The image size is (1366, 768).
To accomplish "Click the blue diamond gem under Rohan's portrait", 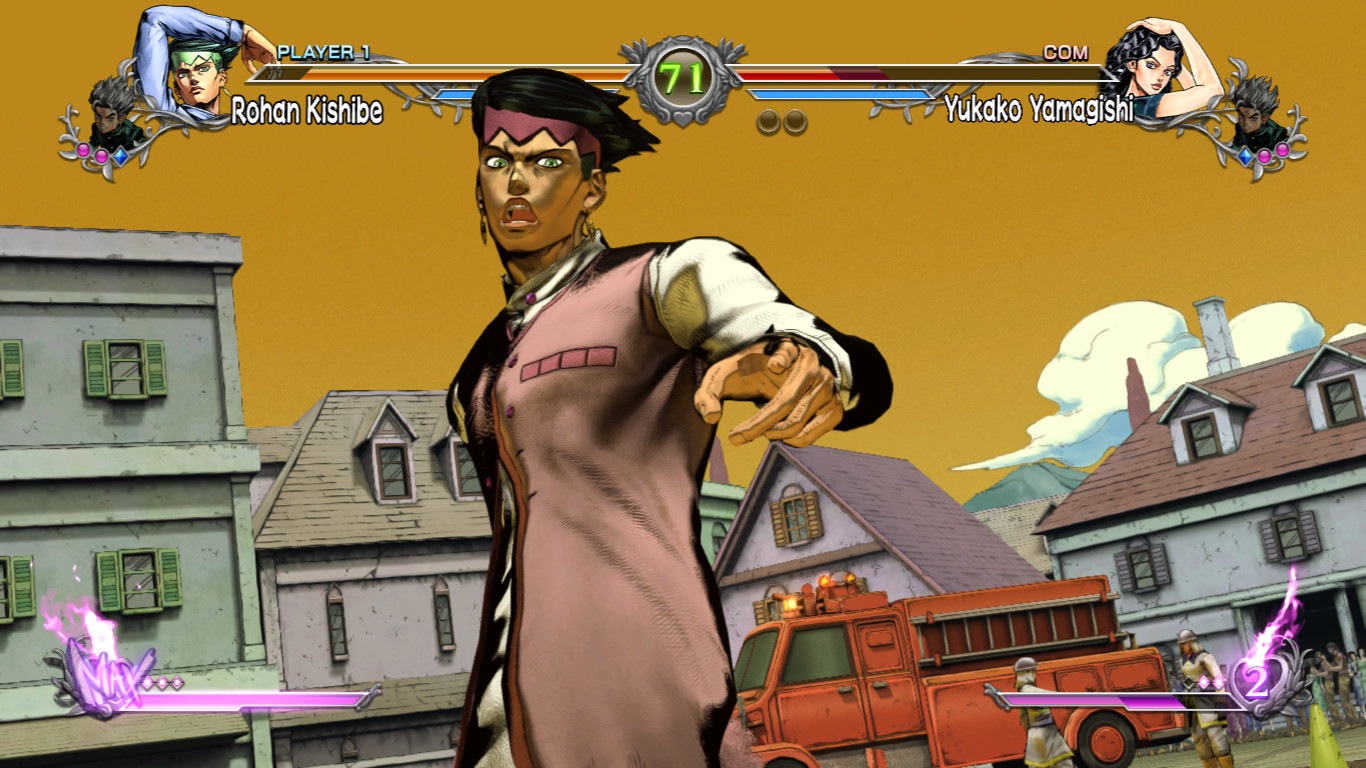I will [x=122, y=156].
